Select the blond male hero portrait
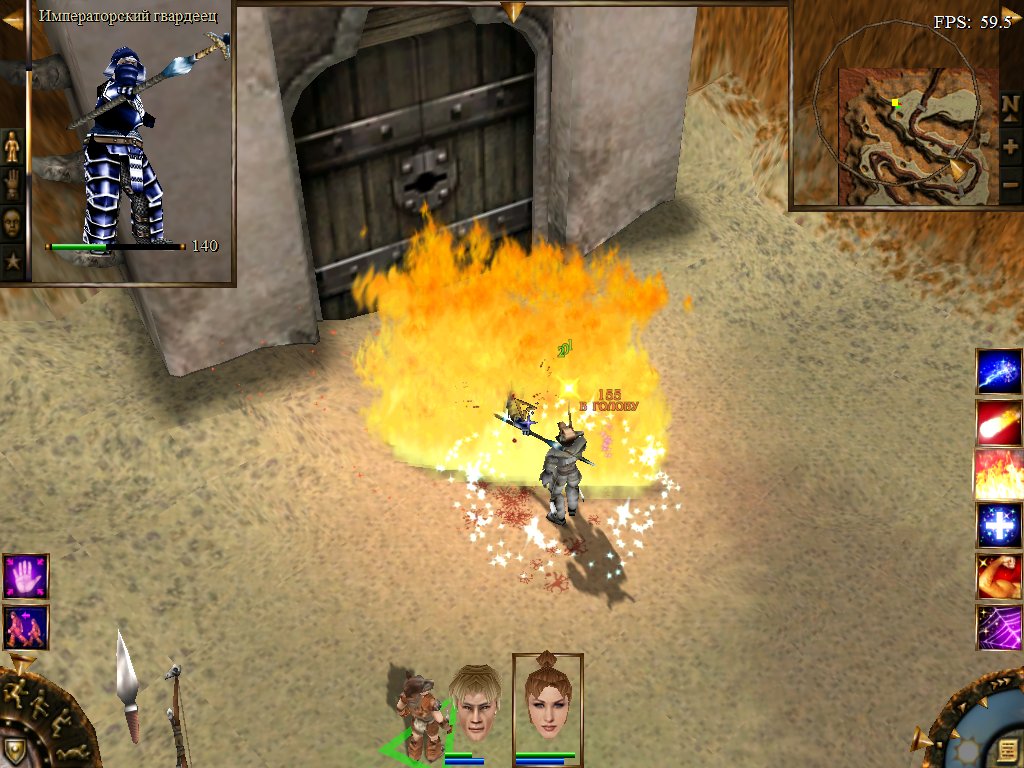 point(474,703)
